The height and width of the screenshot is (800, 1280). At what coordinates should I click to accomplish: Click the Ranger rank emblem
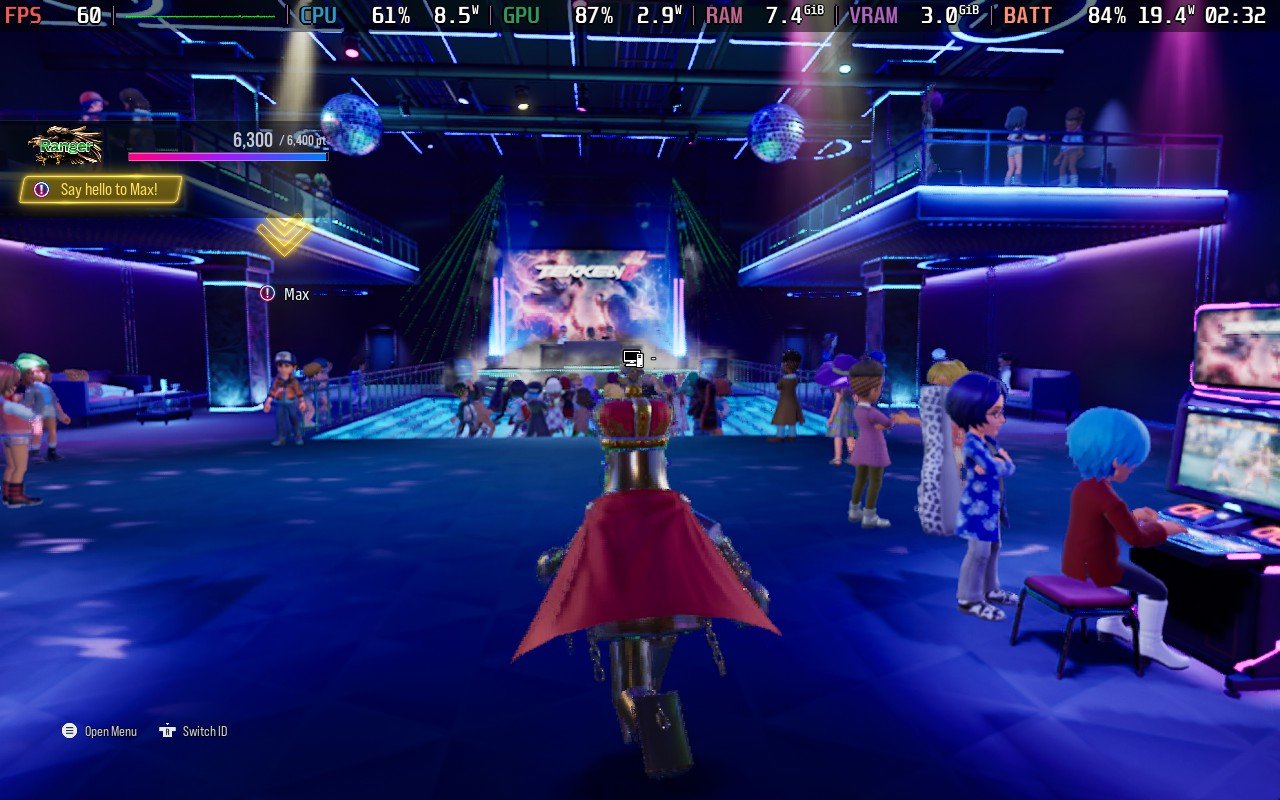click(65, 147)
